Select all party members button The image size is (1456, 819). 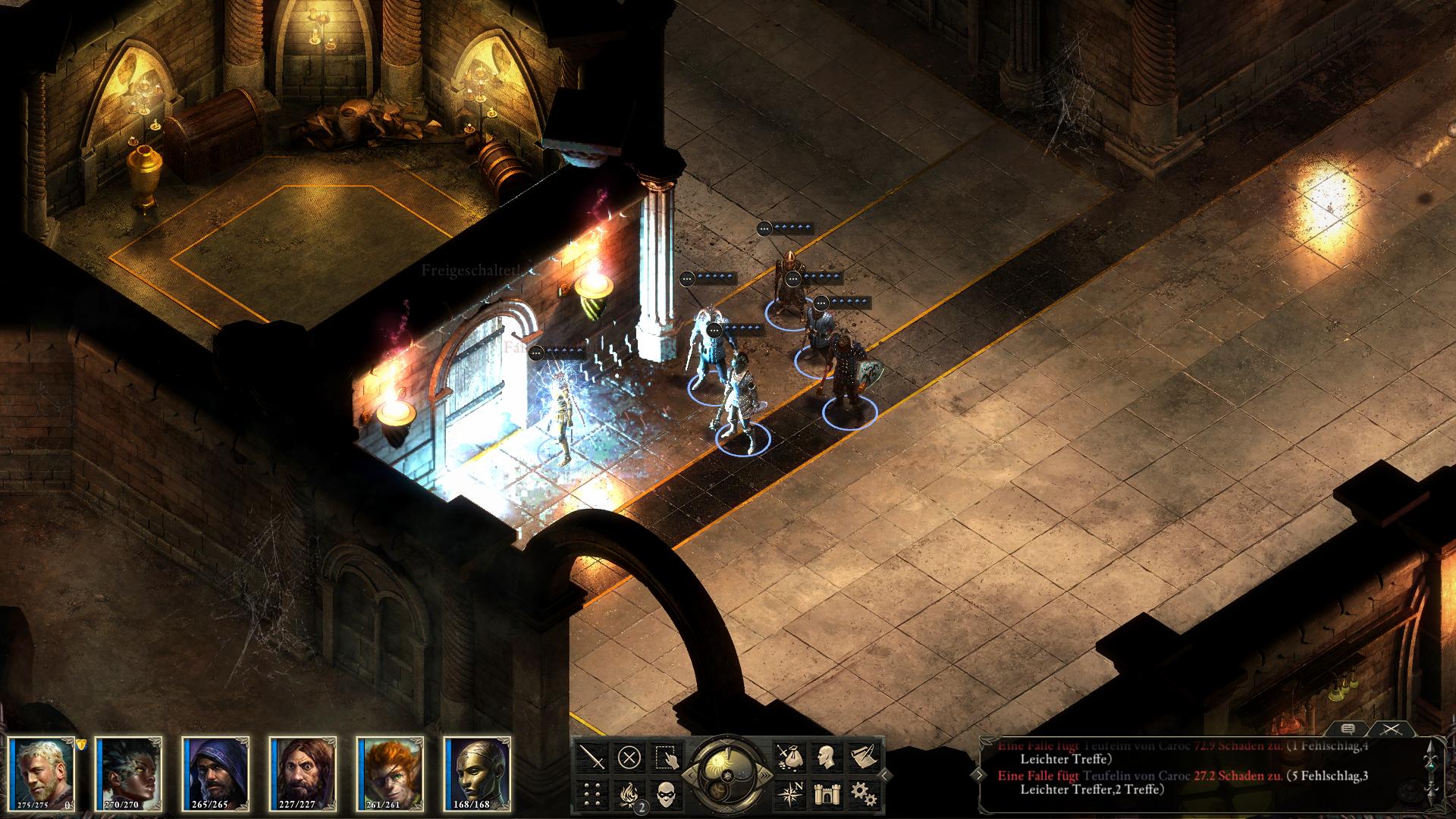pyautogui.click(x=667, y=757)
